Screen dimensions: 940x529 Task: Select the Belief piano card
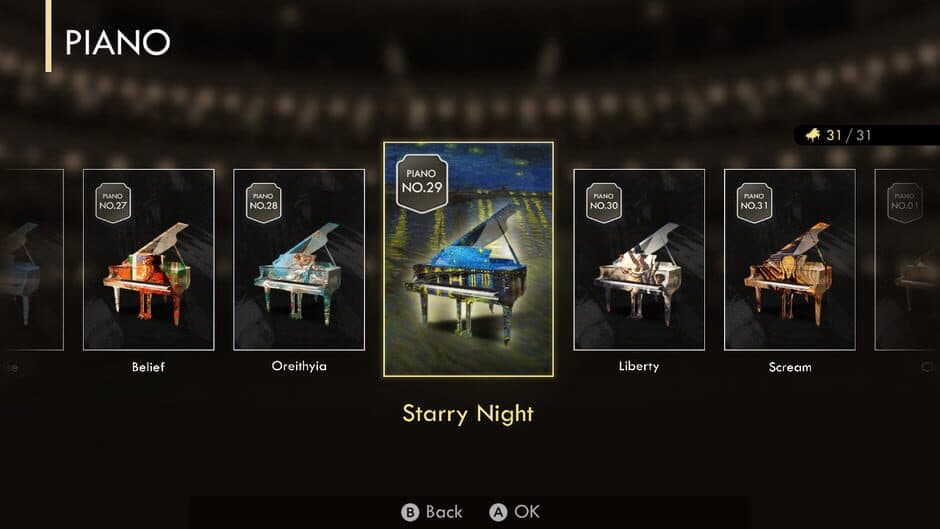point(148,260)
